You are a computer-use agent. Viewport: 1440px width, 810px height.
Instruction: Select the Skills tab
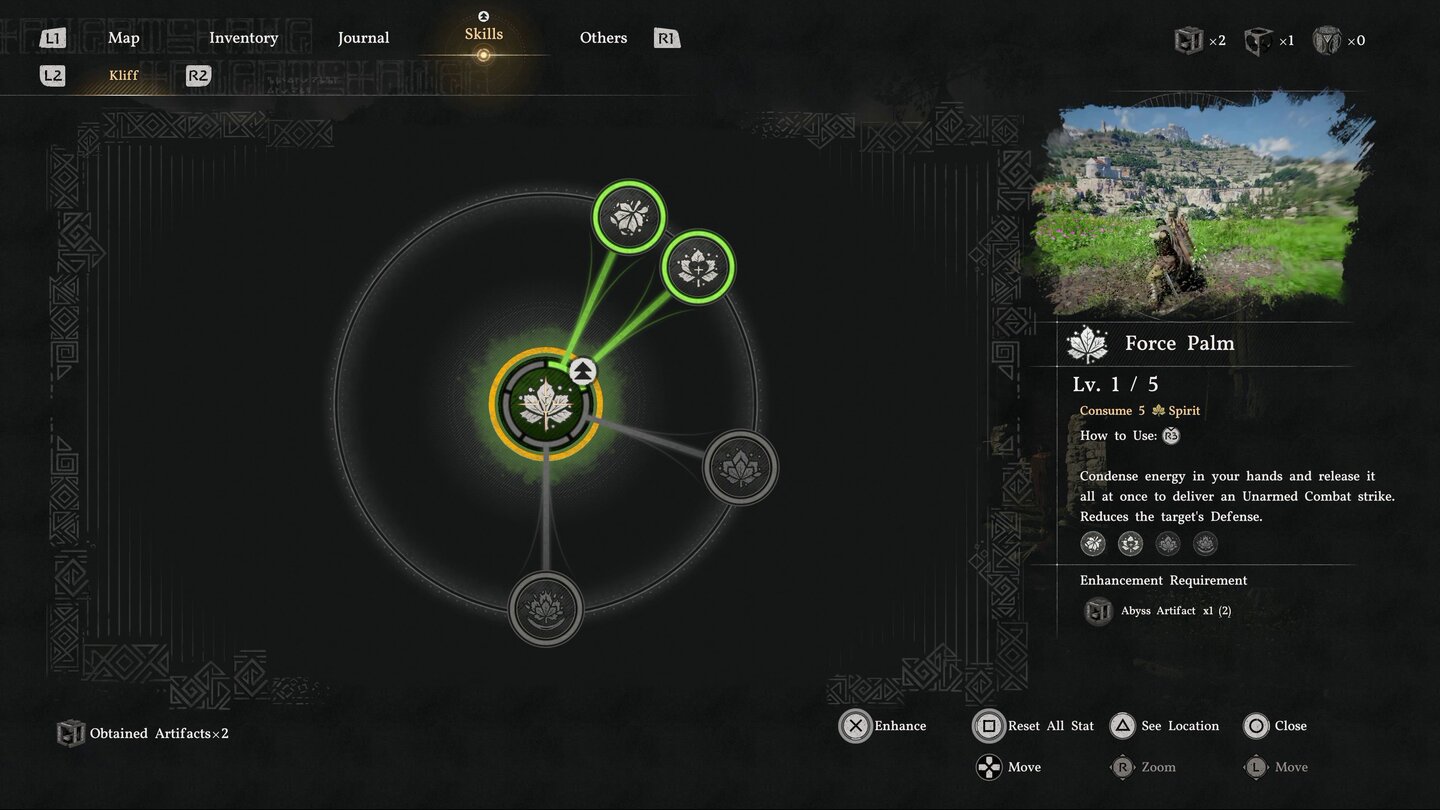[x=483, y=35]
